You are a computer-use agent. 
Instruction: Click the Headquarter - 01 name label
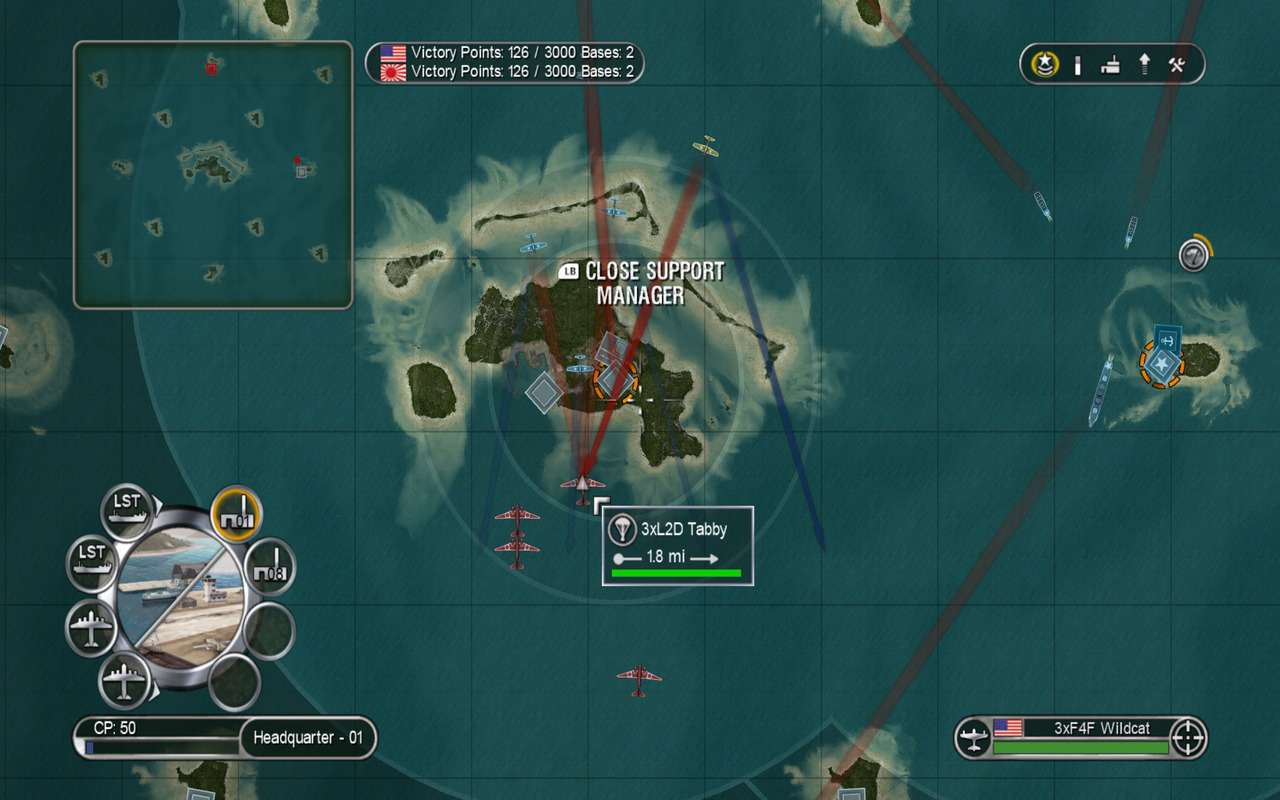[x=307, y=739]
